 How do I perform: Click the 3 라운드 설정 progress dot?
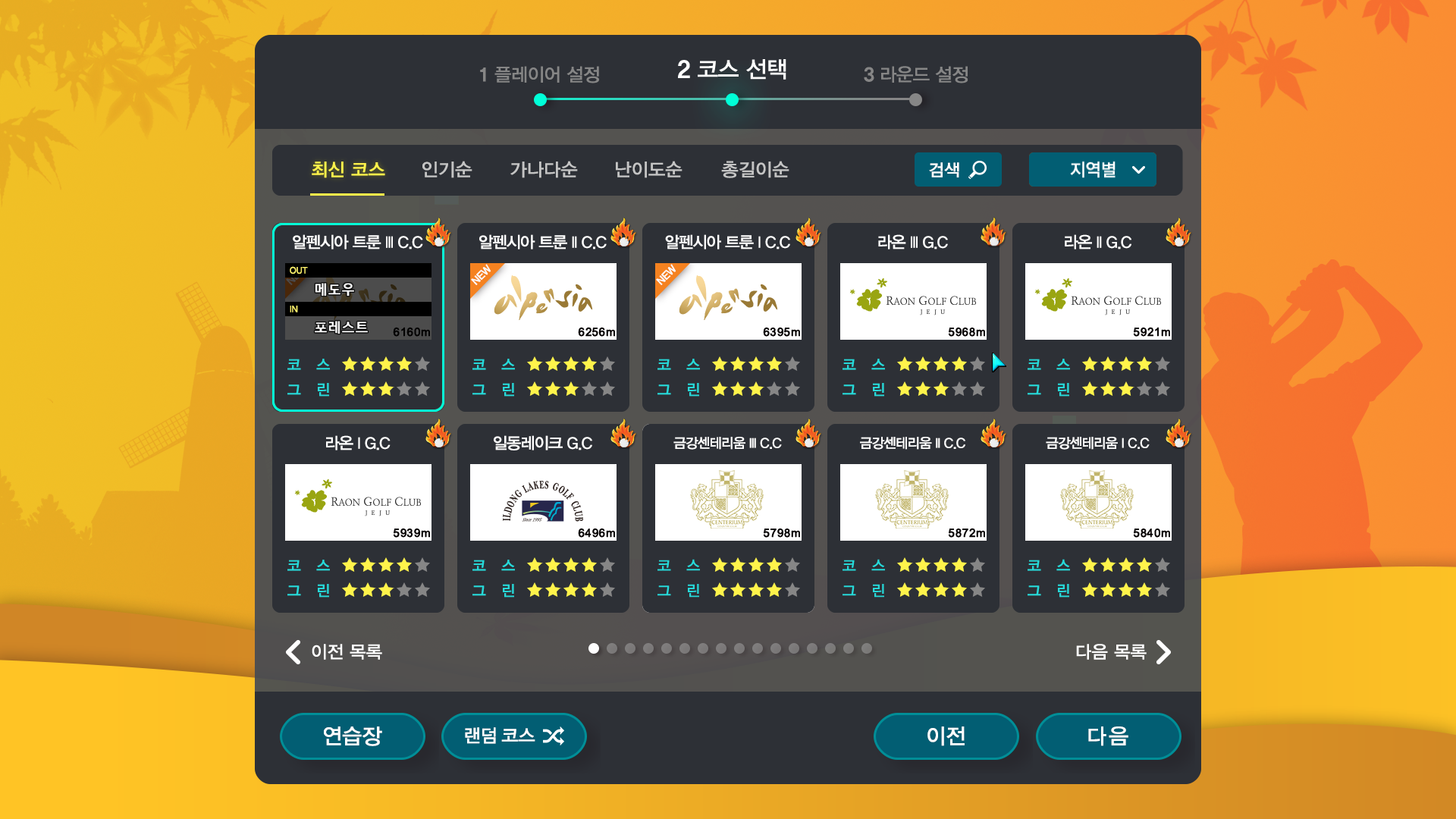click(915, 99)
